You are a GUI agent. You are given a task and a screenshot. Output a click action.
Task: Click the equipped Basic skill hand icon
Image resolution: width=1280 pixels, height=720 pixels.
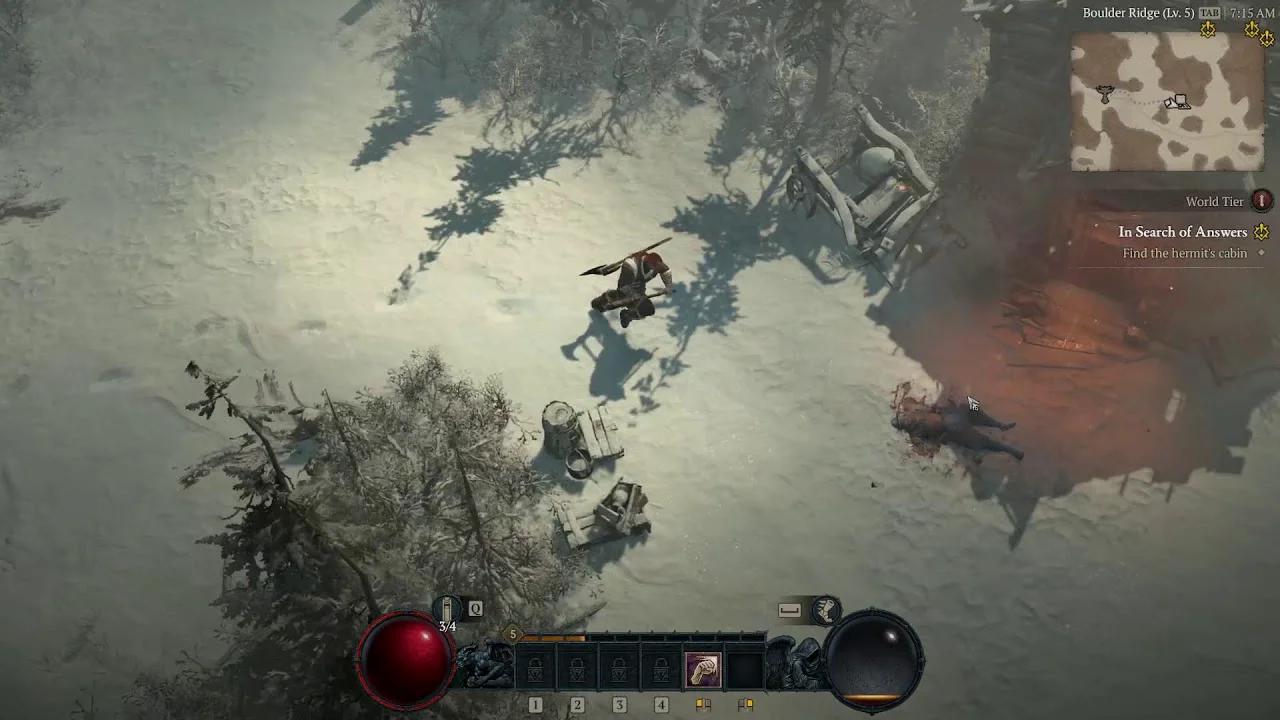(702, 668)
